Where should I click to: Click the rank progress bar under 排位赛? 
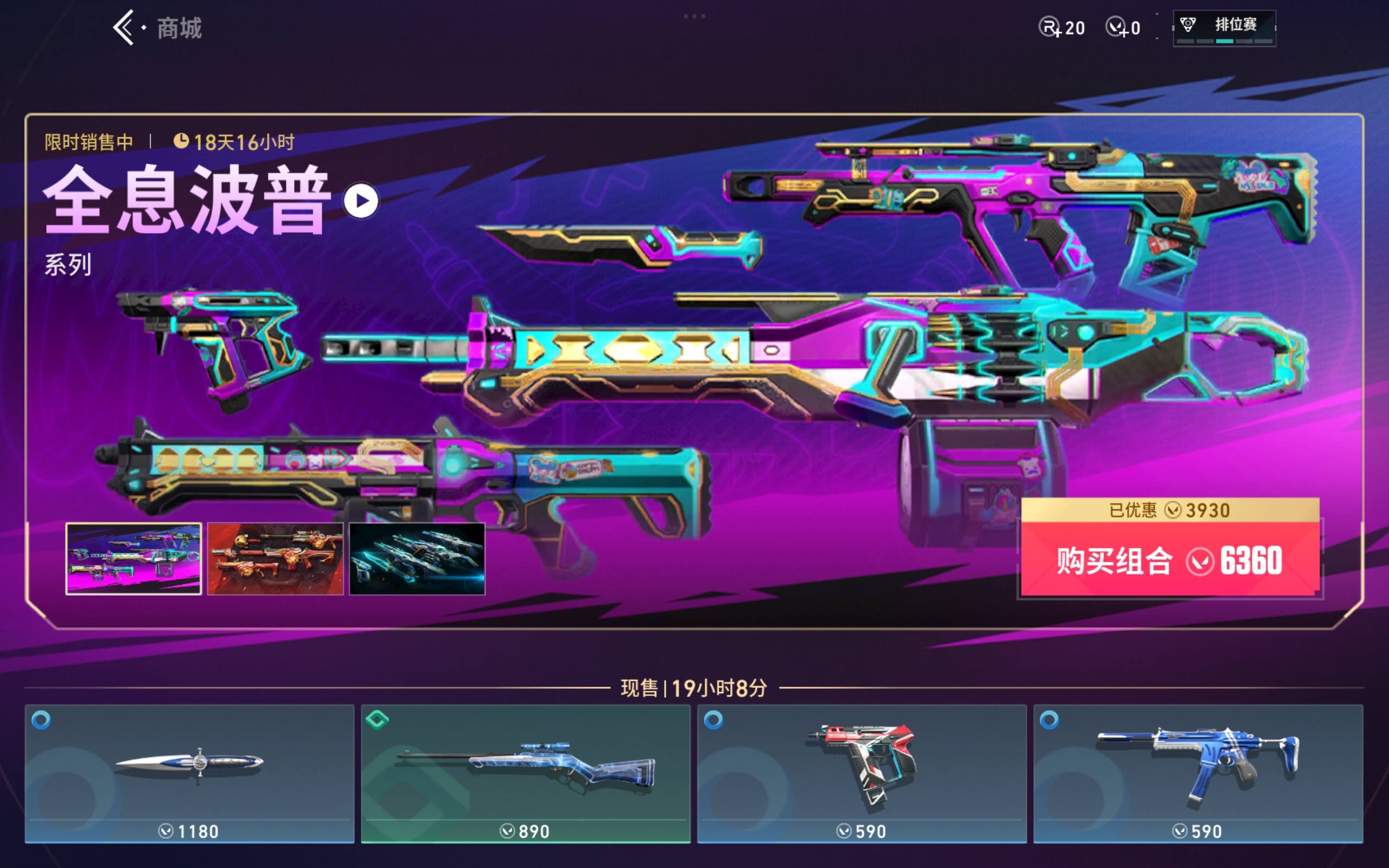(x=1224, y=41)
